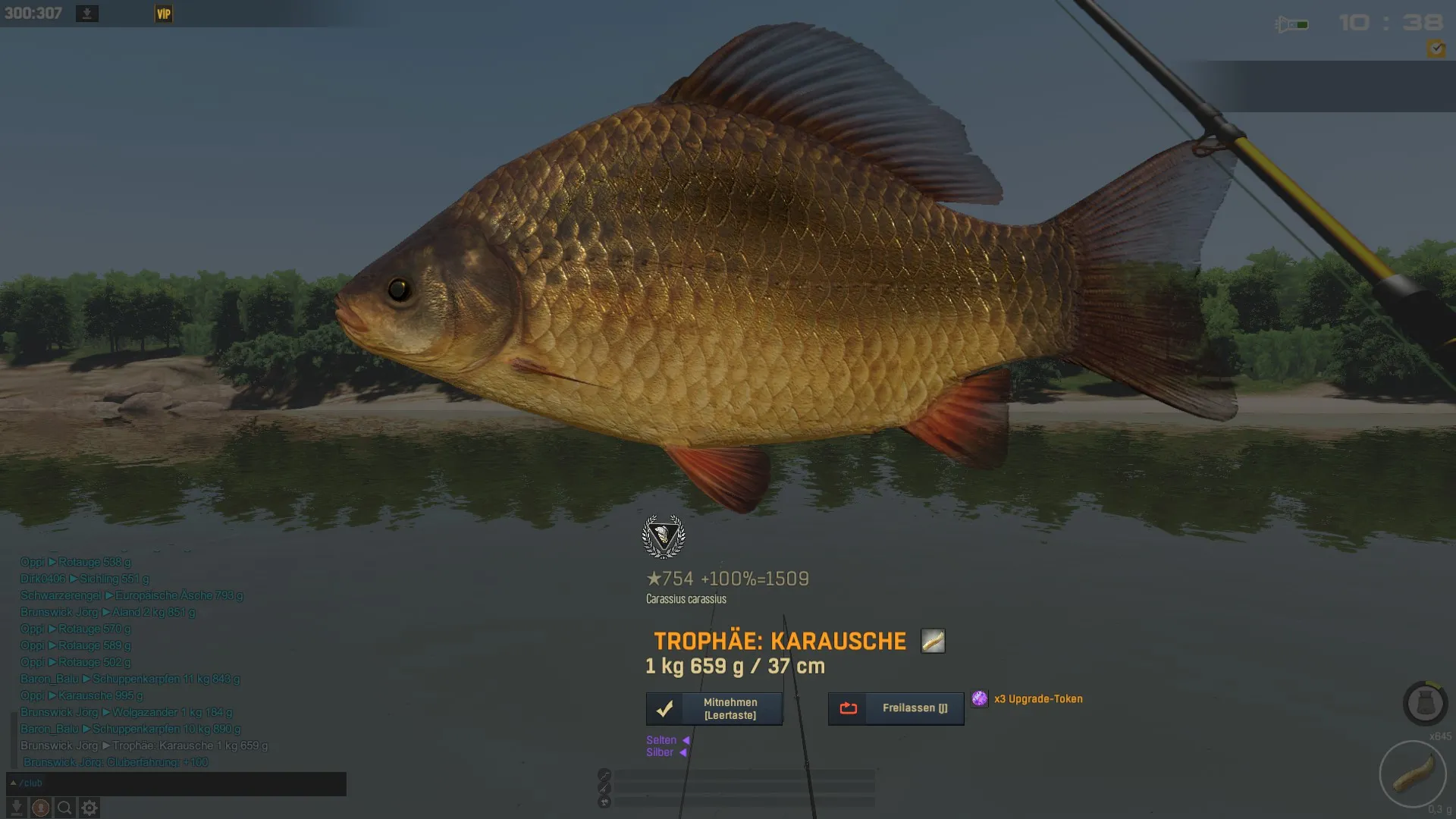
Task: Expand the chat channel arrow beside /club
Action: click(x=13, y=783)
